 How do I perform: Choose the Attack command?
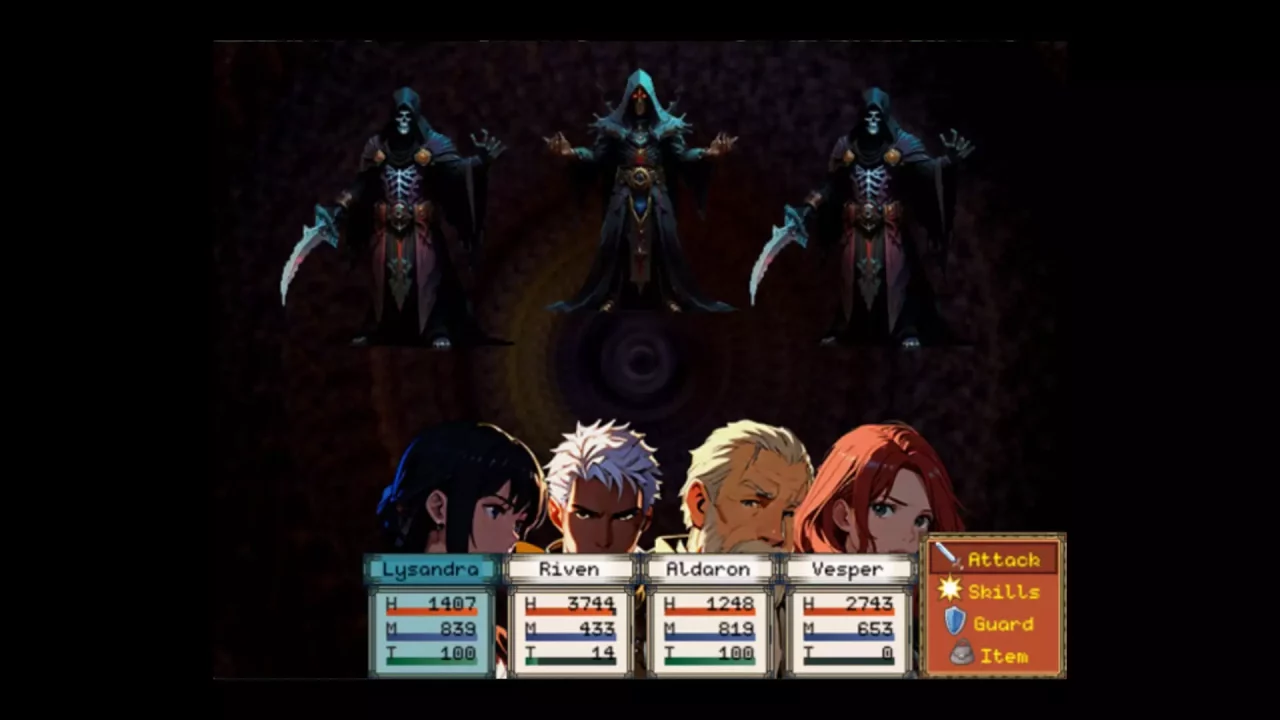[993, 559]
